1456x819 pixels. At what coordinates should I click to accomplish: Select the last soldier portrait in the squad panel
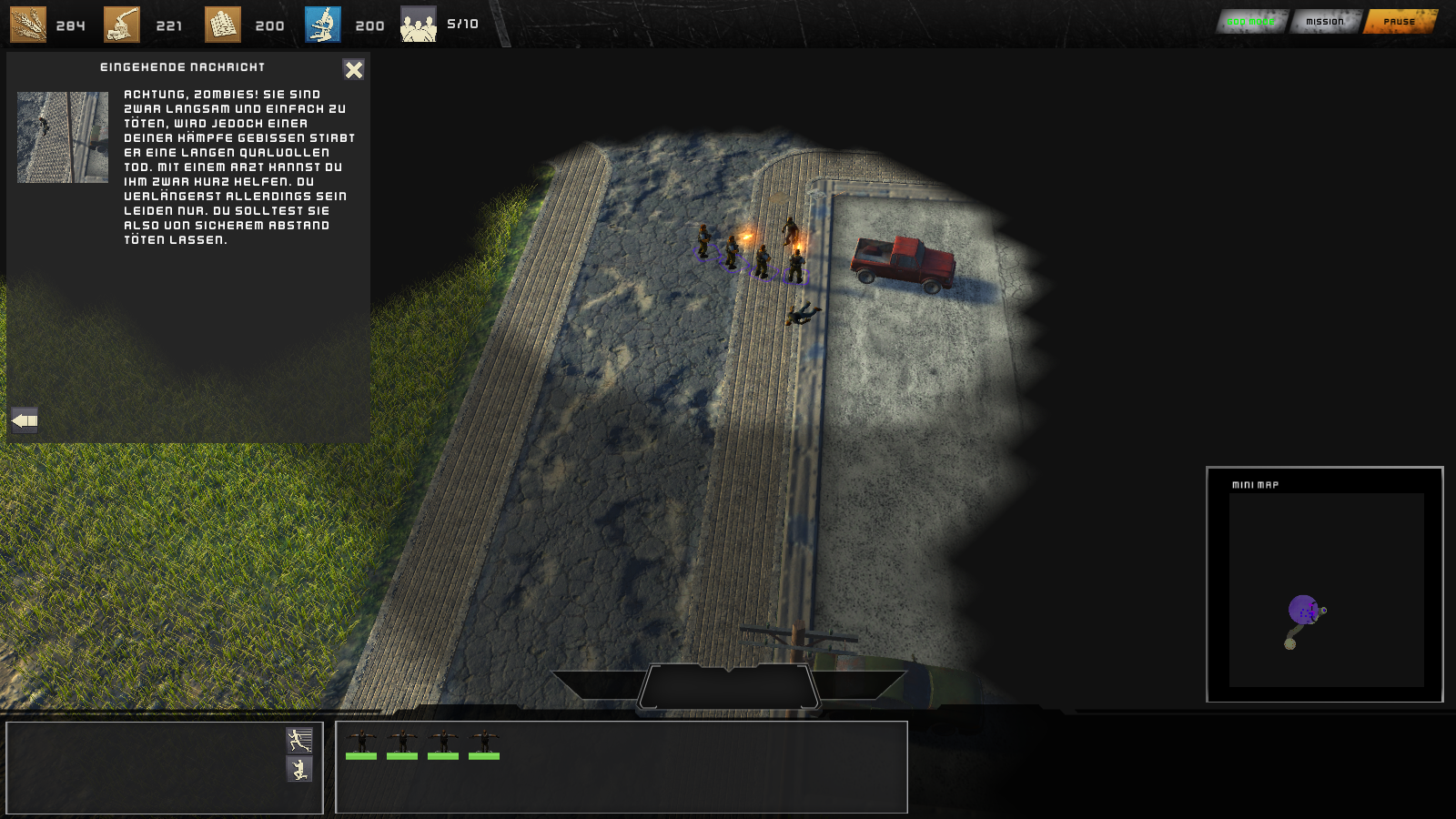[484, 743]
